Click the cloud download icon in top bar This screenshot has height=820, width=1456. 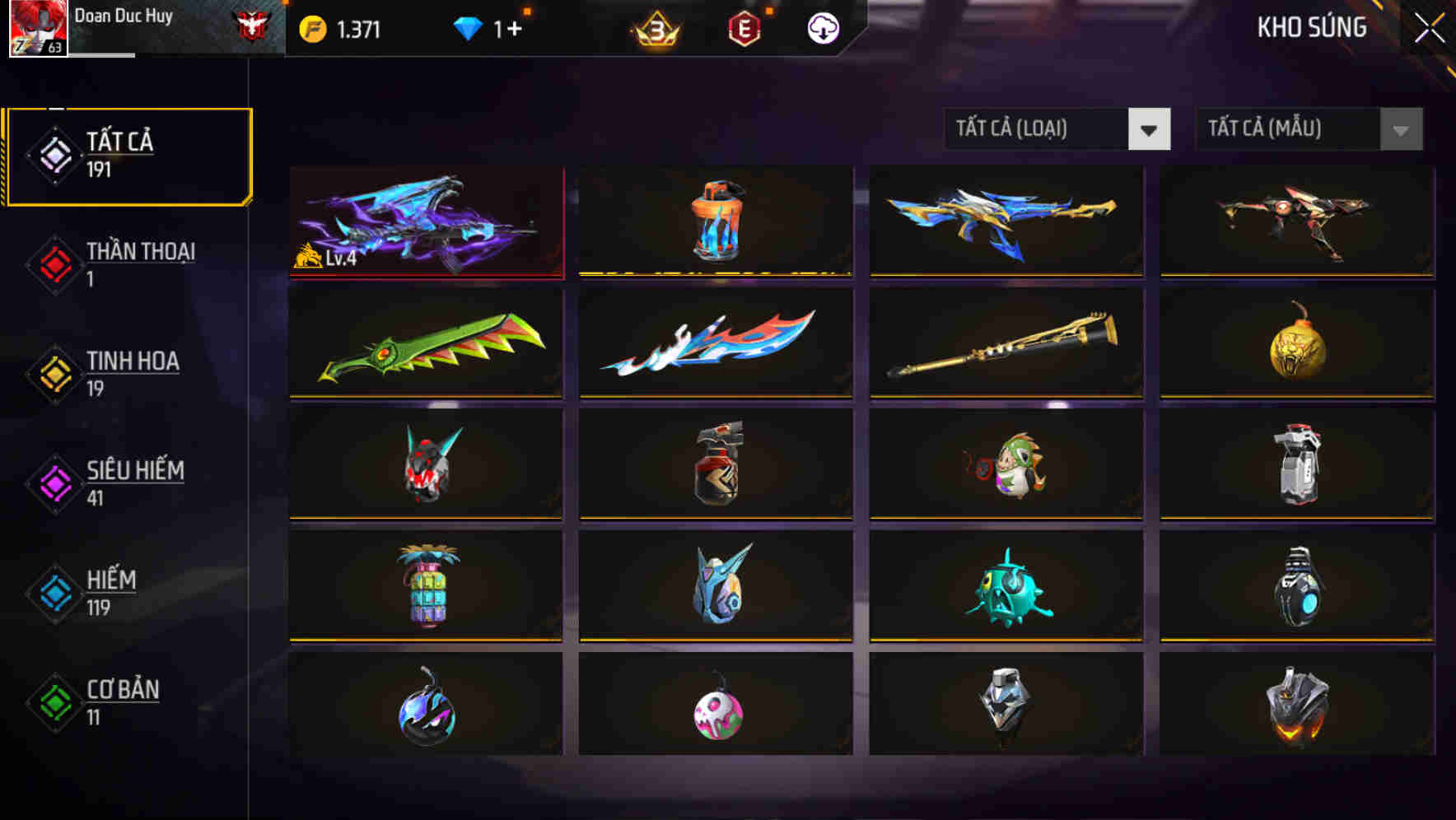coord(822,27)
